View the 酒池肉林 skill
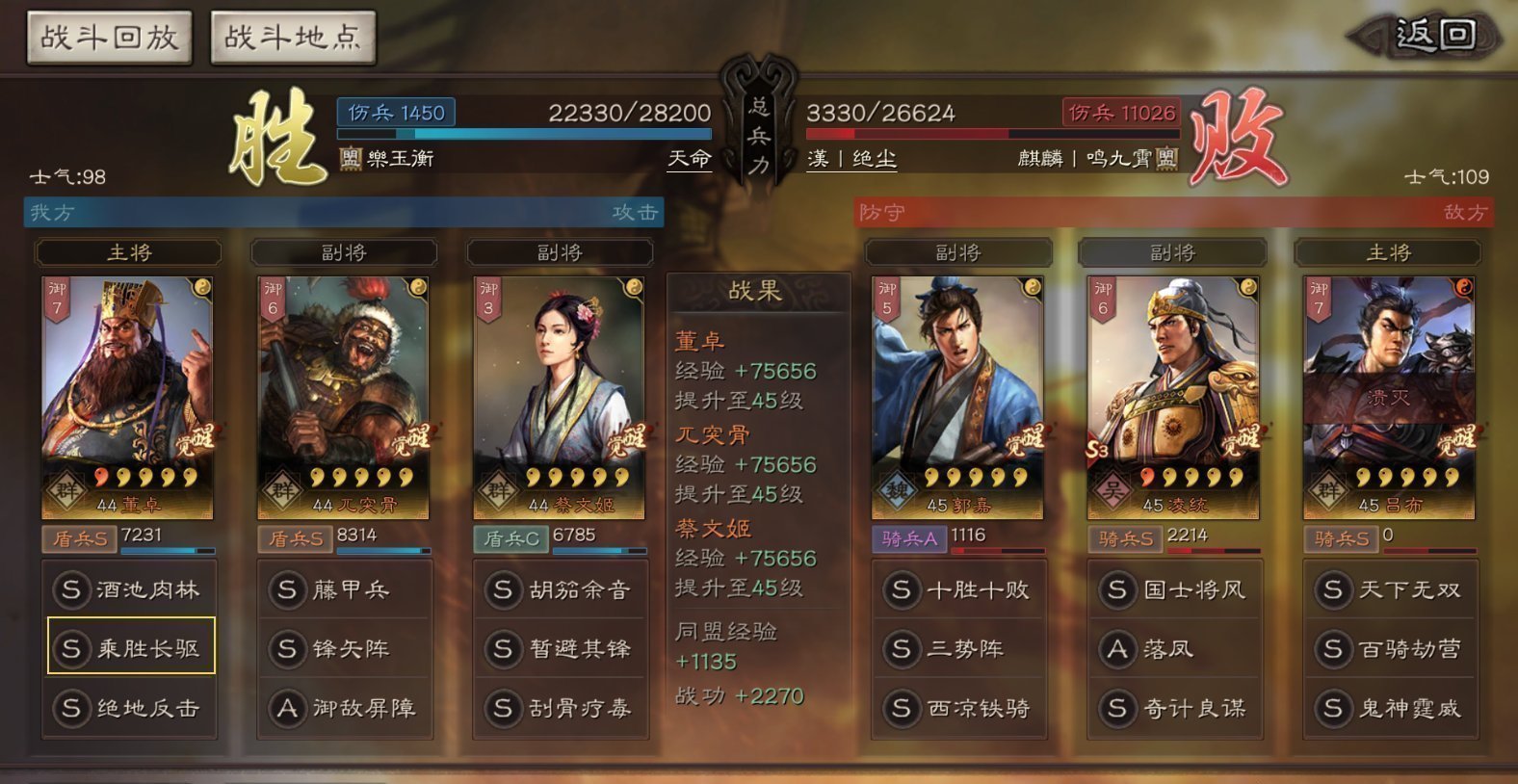The image size is (1518, 784). coord(130,589)
